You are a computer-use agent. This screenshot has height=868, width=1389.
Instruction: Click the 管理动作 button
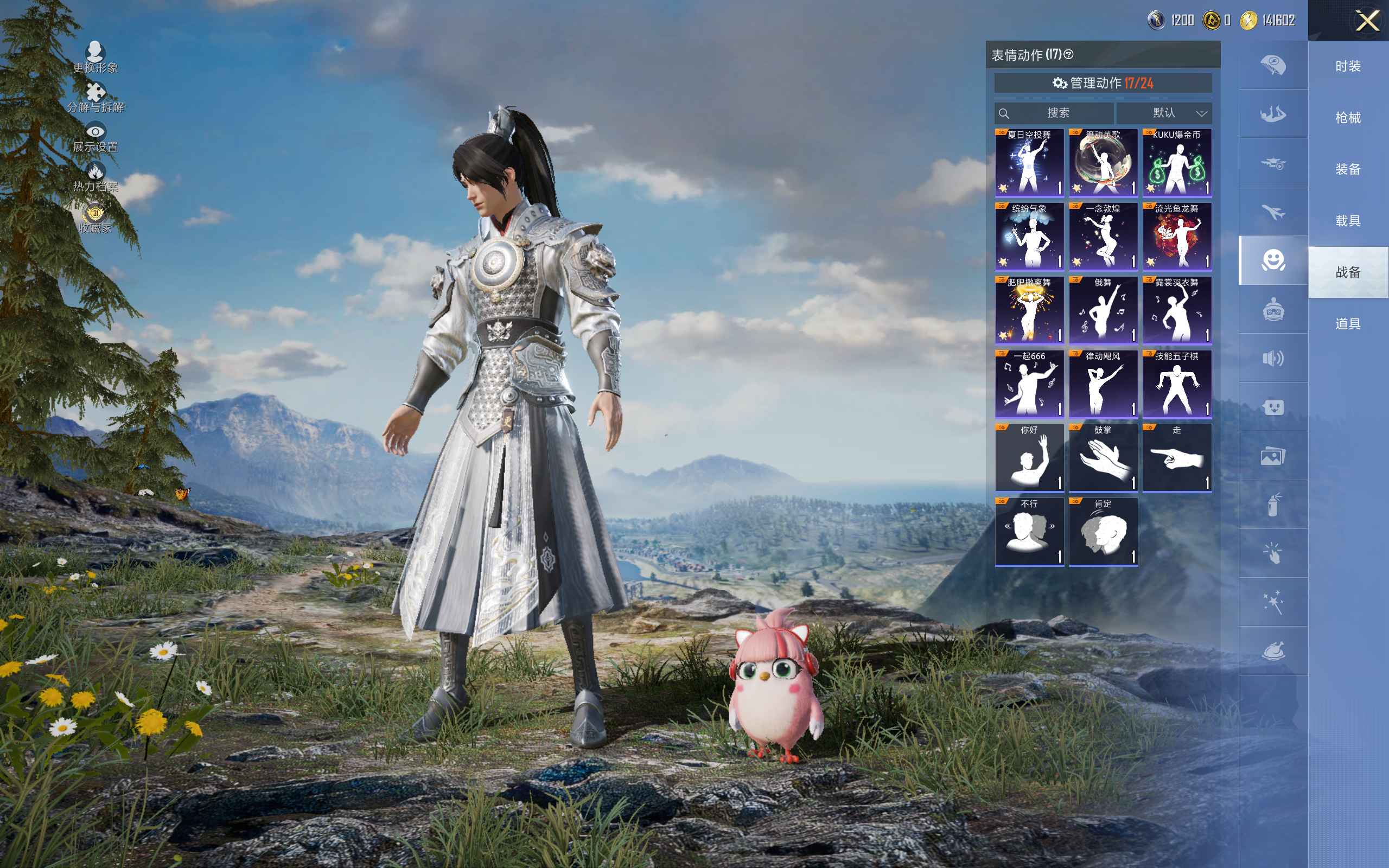point(1103,83)
